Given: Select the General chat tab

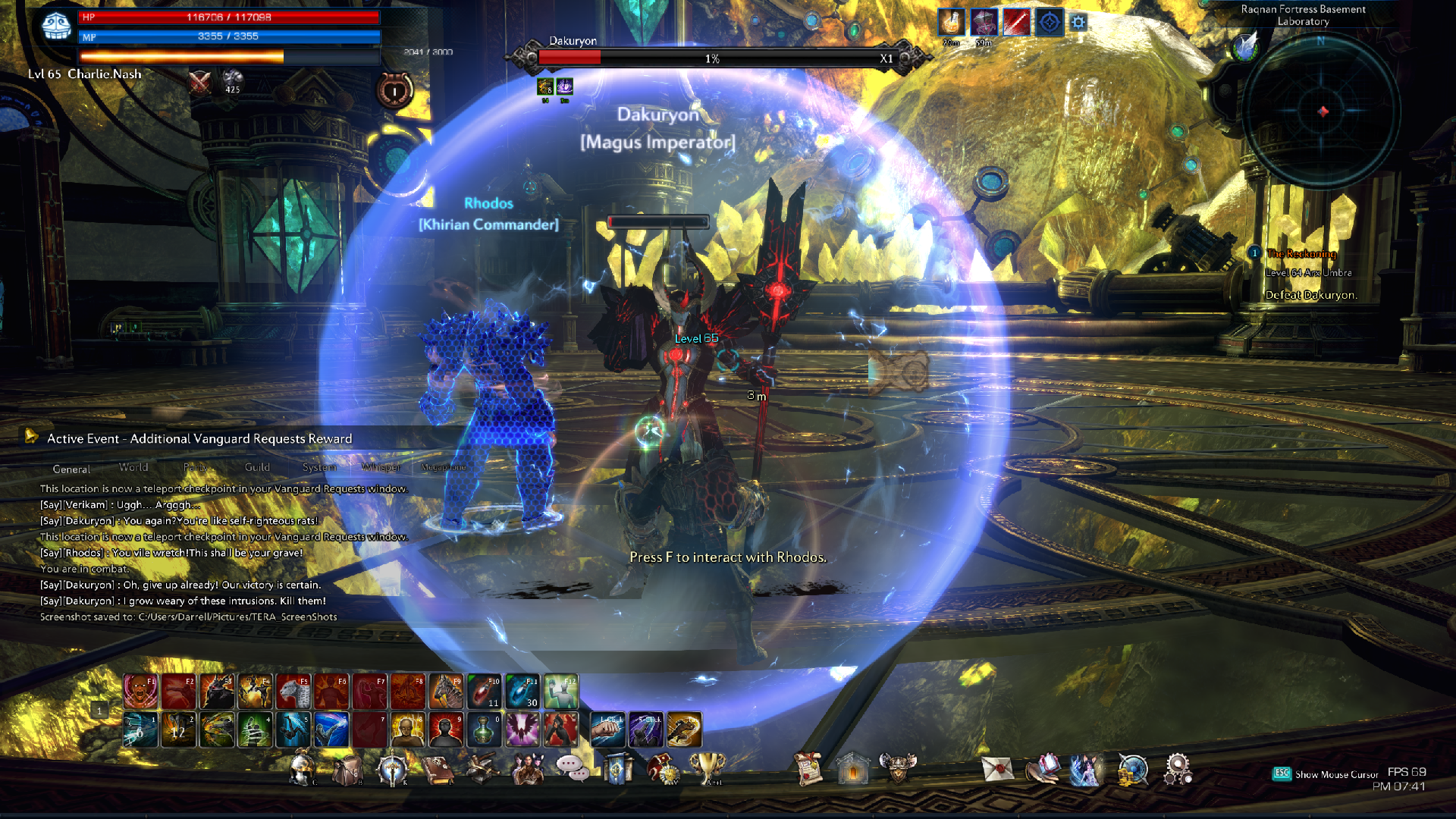Looking at the screenshot, I should pos(71,469).
